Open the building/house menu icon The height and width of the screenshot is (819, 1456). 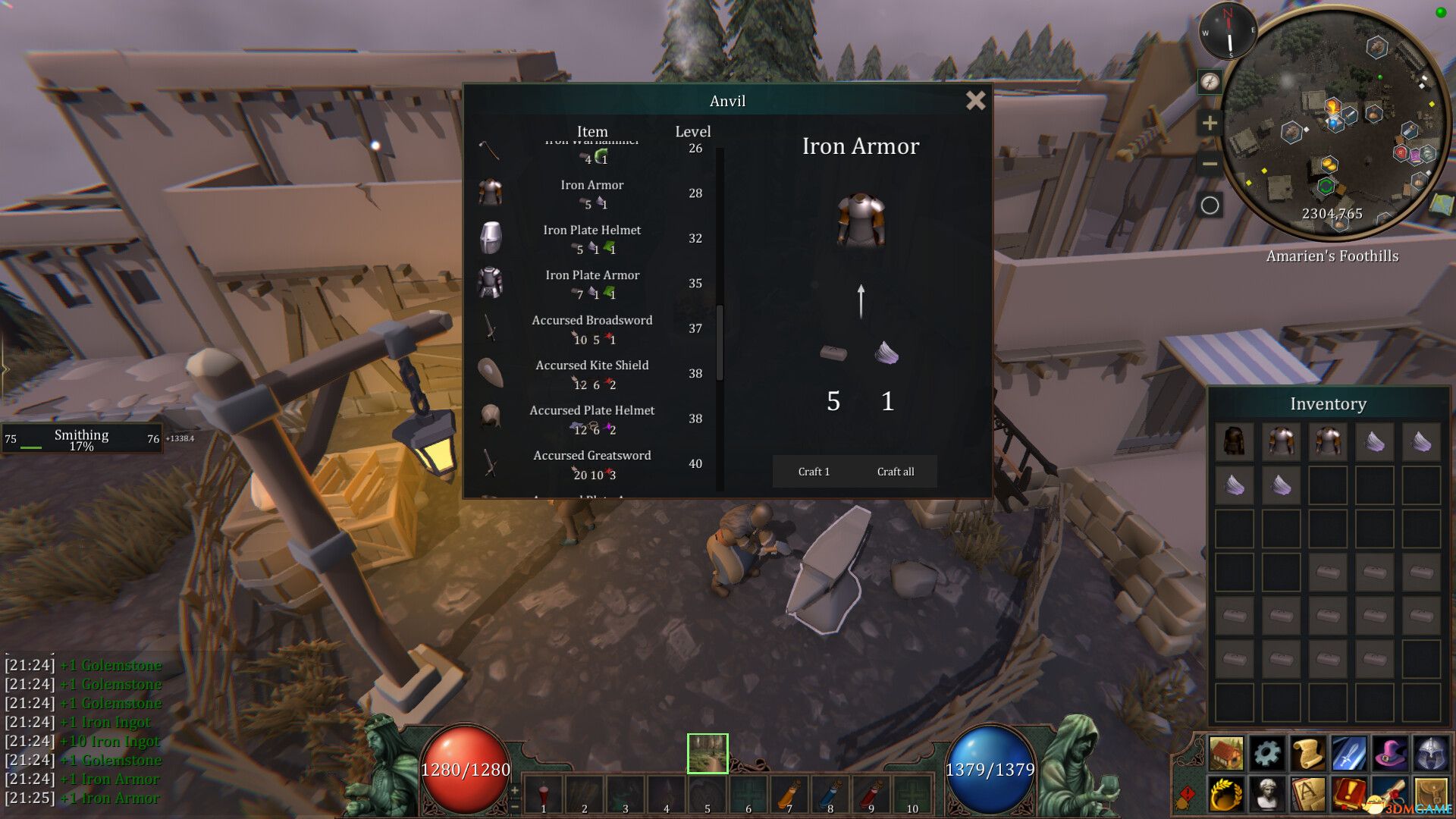1225,752
